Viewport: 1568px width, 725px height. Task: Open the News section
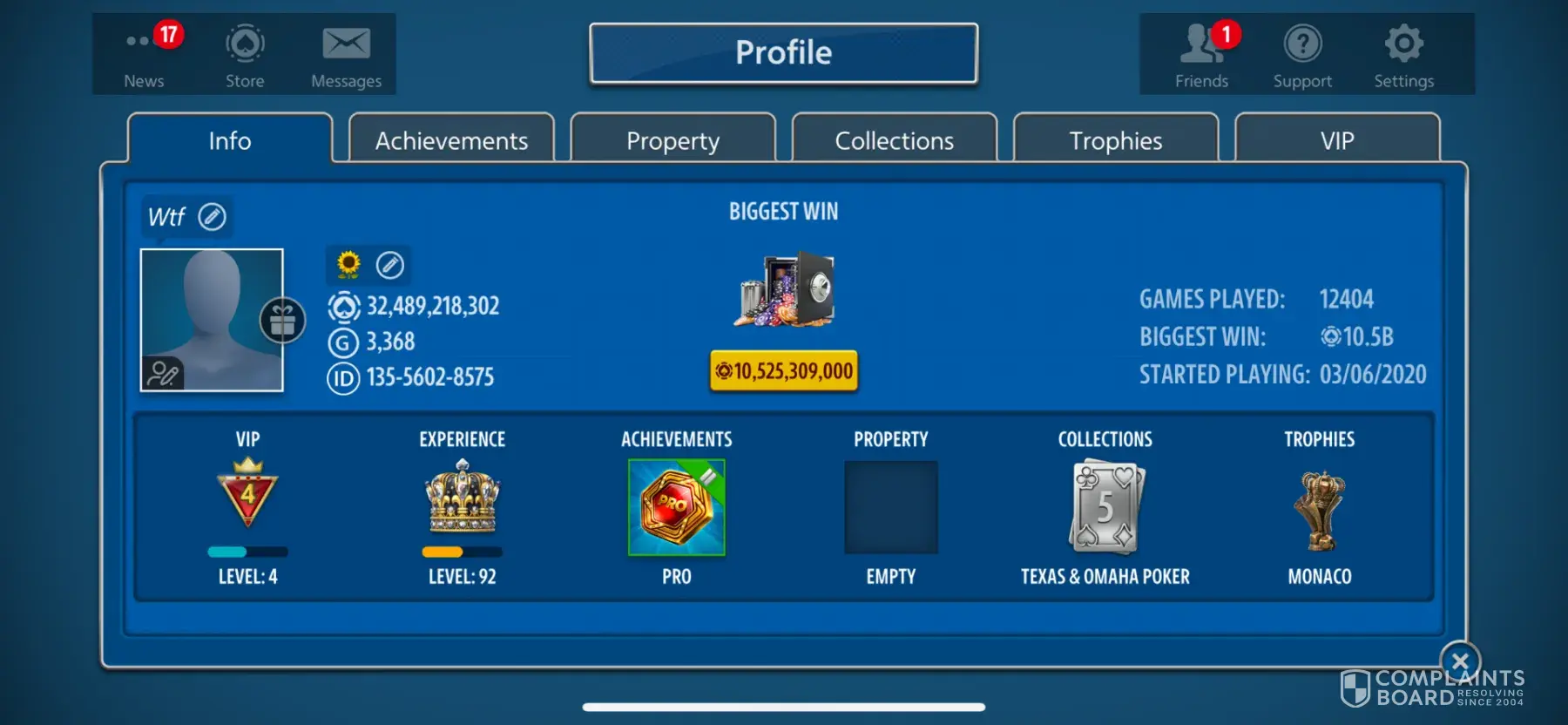click(145, 55)
